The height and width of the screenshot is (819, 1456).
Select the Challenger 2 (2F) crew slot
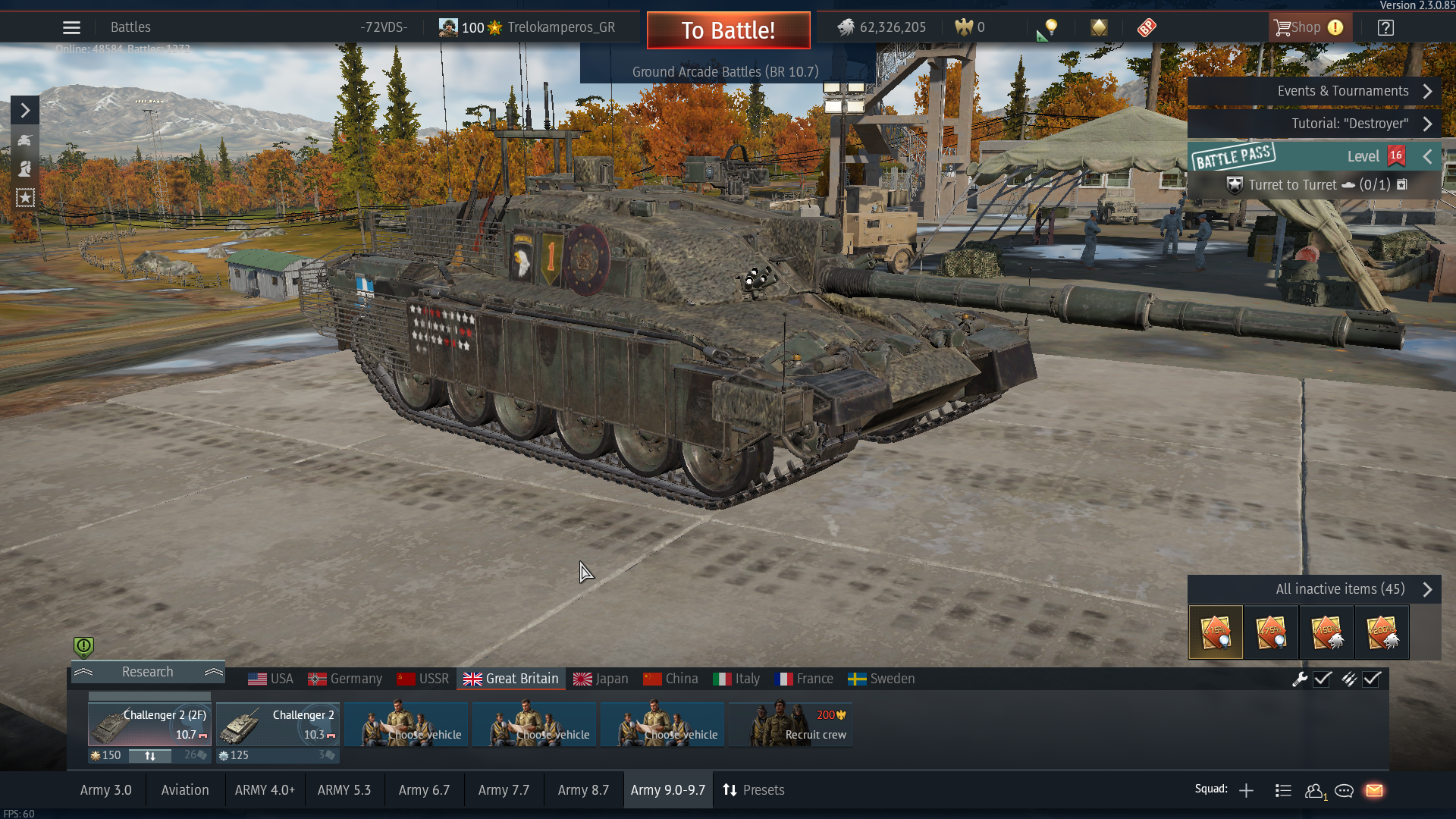[149, 724]
